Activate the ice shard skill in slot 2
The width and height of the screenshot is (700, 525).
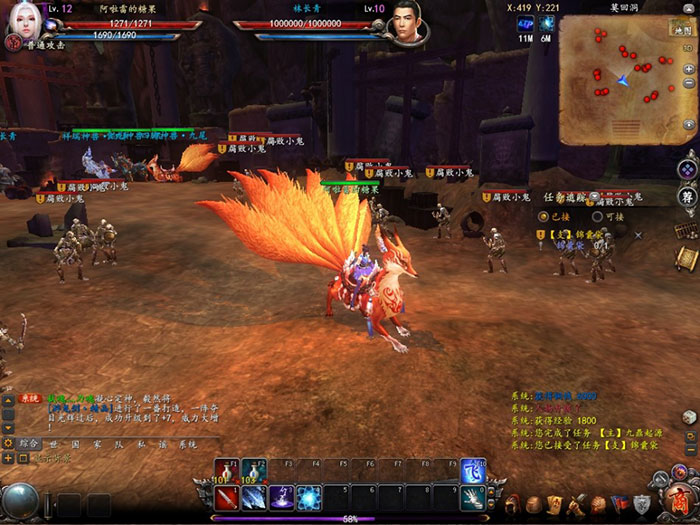(254, 497)
